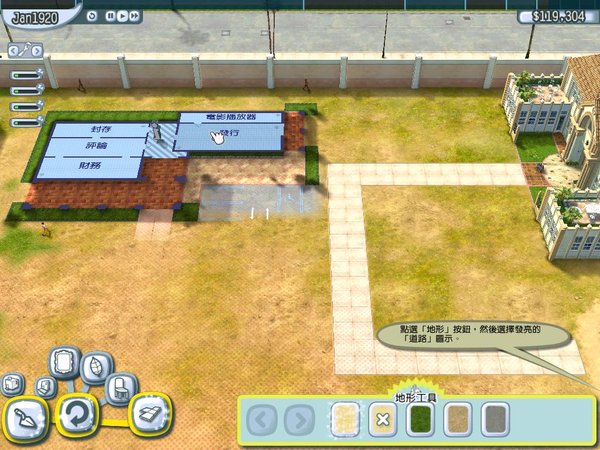
Task: Pause the game time
Action: (108, 16)
